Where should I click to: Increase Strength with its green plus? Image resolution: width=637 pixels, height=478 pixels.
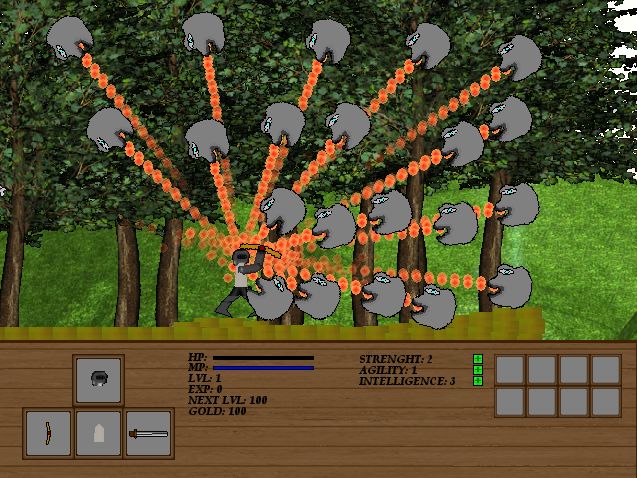point(478,359)
